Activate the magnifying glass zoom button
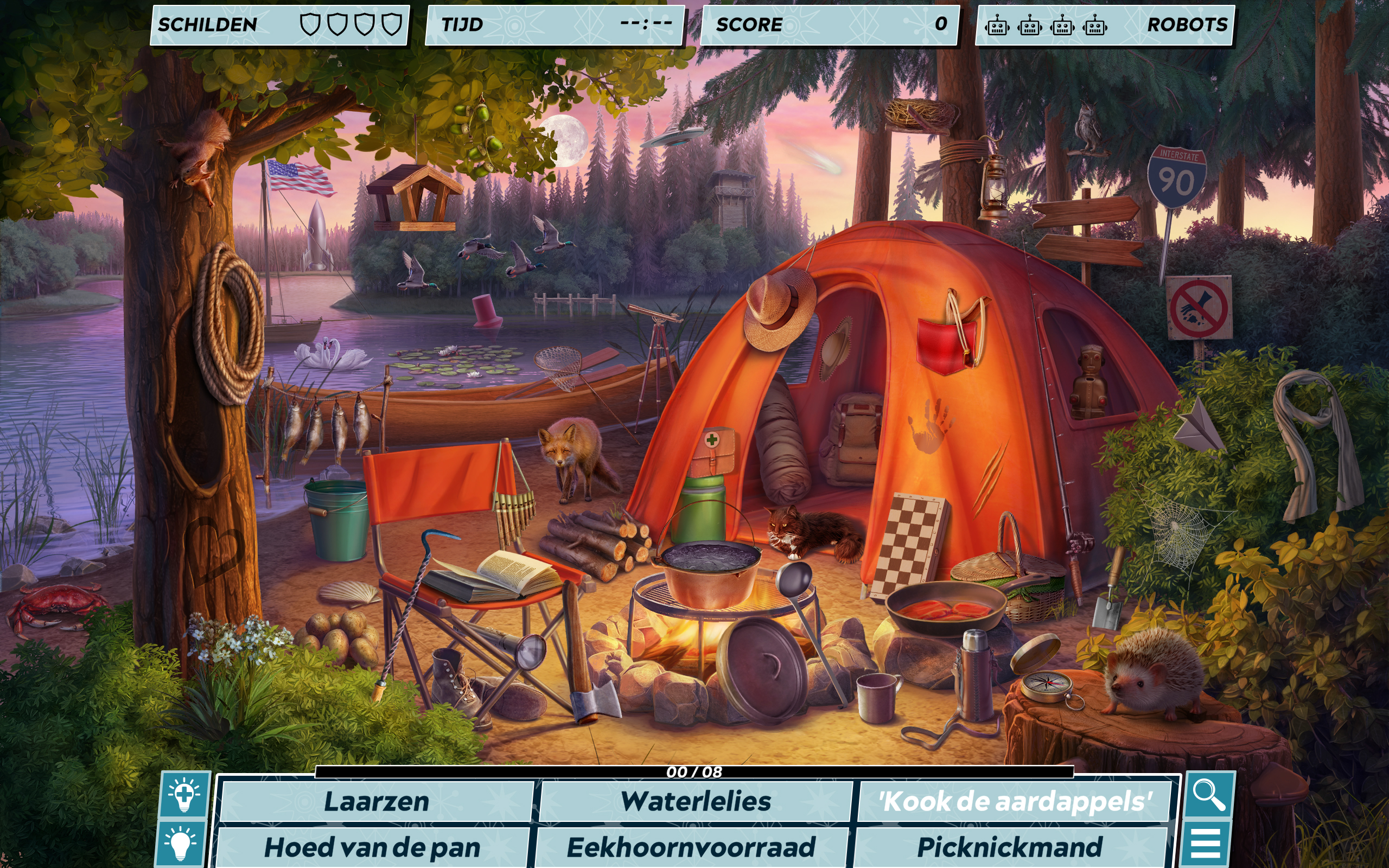Viewport: 1389px width, 868px height. (1208, 795)
